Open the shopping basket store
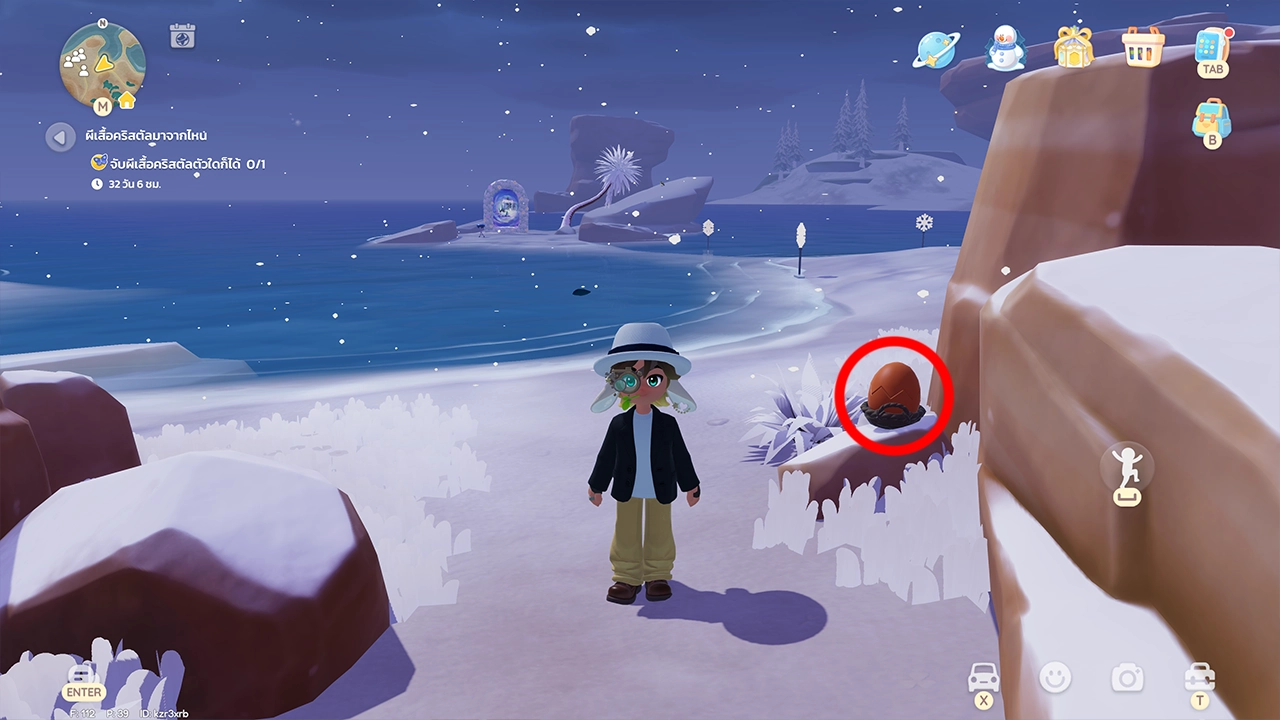 [x=1143, y=47]
